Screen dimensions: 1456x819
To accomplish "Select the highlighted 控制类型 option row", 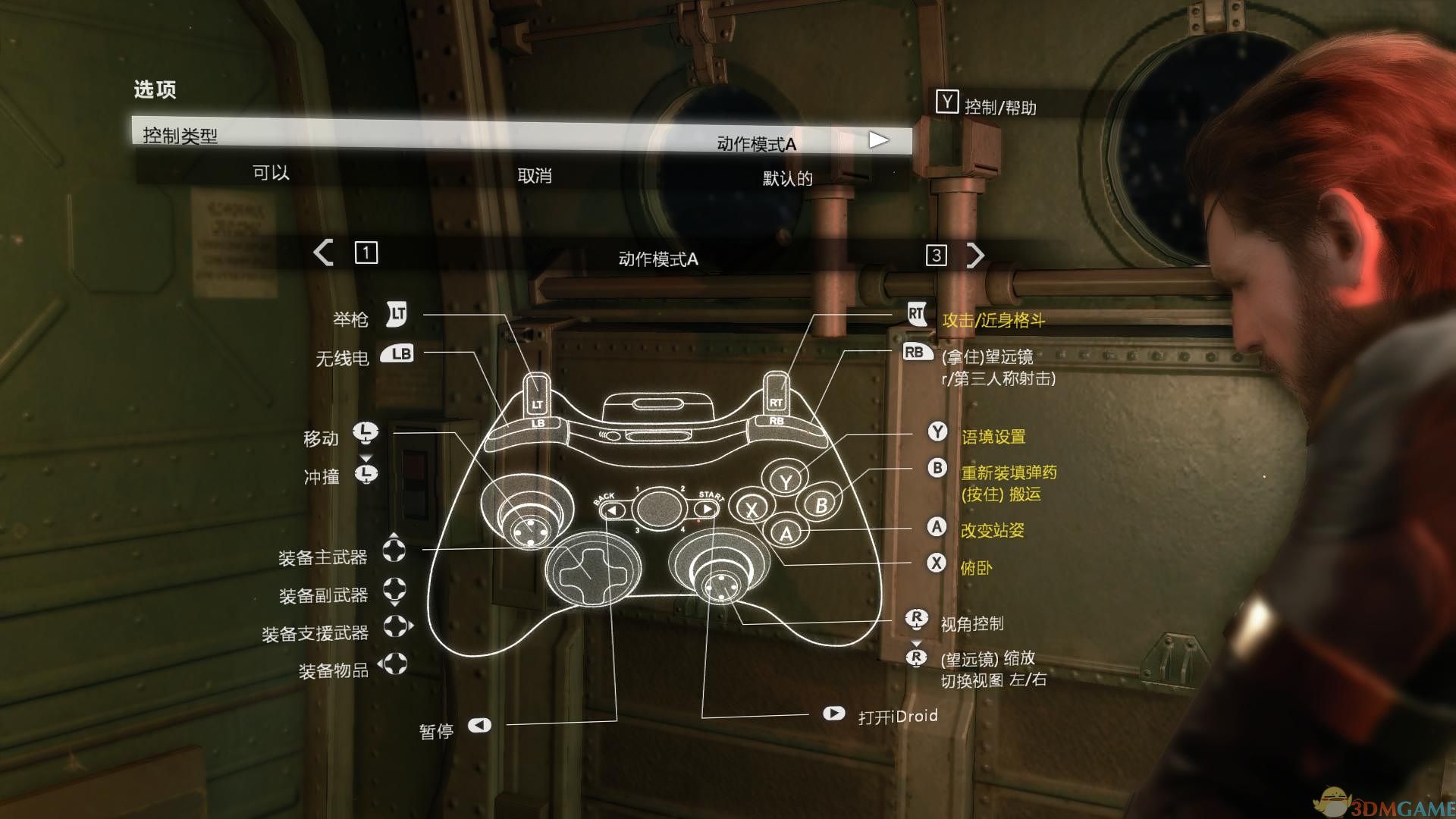I will [455, 140].
